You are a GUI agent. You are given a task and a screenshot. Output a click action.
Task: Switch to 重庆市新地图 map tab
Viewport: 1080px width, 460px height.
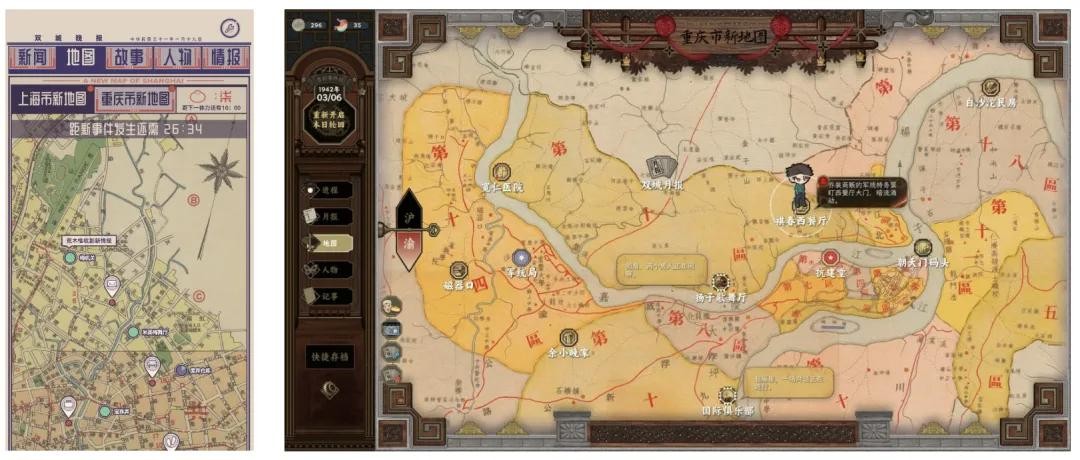135,99
